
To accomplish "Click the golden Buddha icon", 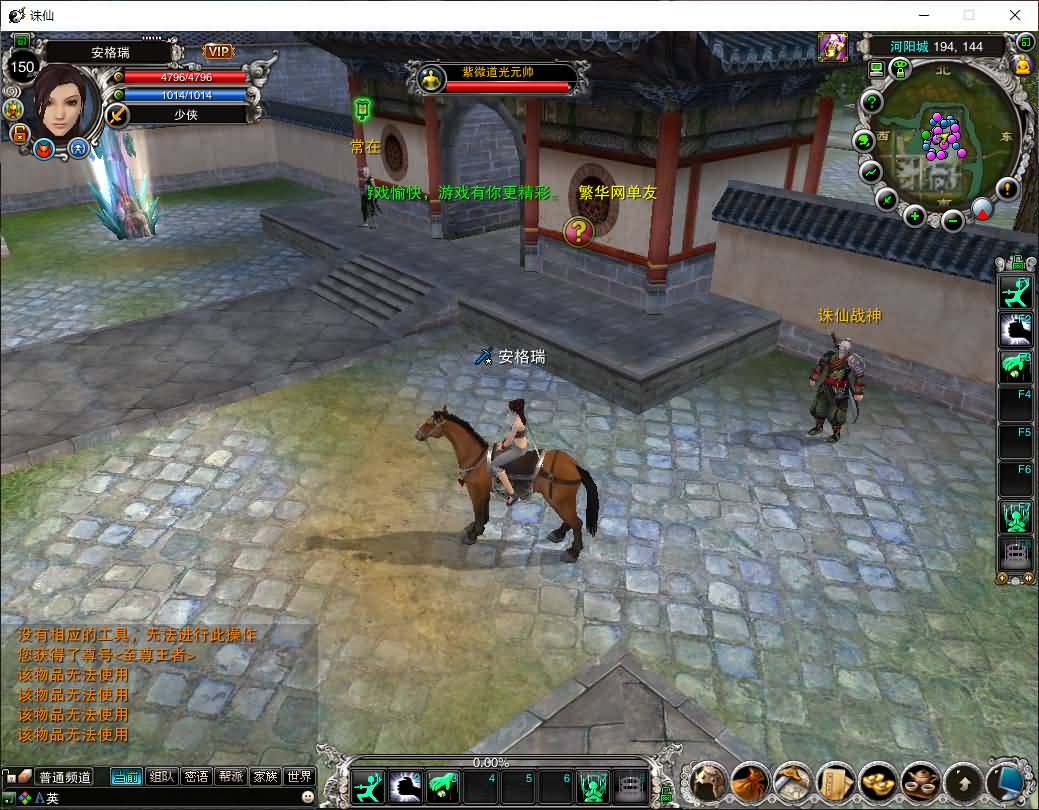I will pyautogui.click(x=1023, y=66).
